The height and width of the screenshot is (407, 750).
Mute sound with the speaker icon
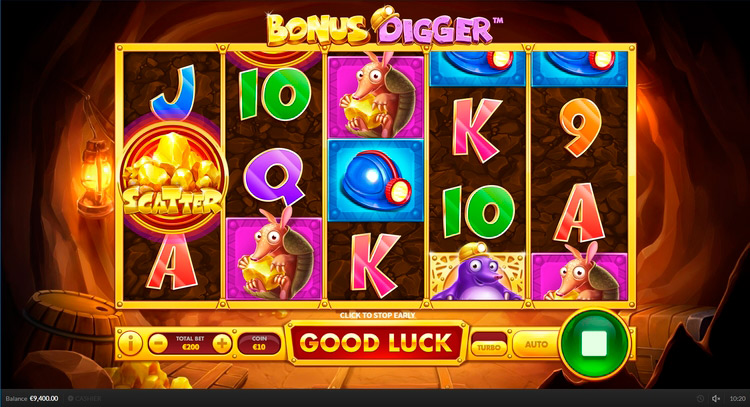715,398
